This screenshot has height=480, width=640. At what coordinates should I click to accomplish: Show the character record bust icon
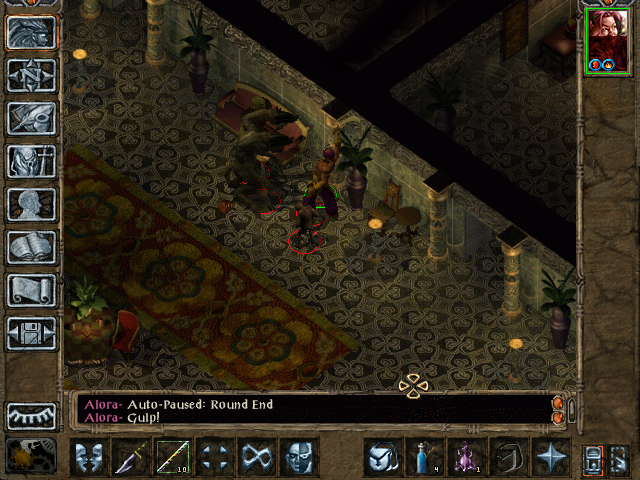(x=32, y=204)
